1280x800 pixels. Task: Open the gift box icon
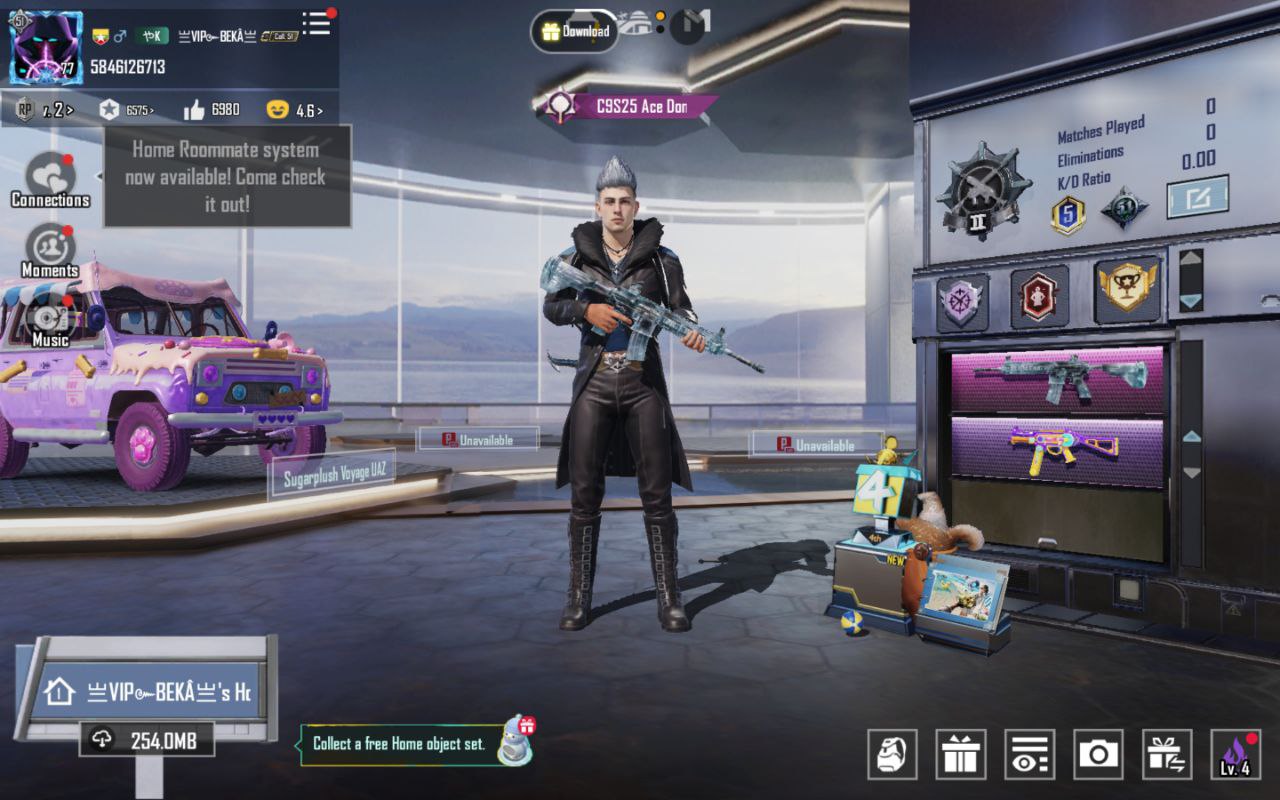point(960,754)
